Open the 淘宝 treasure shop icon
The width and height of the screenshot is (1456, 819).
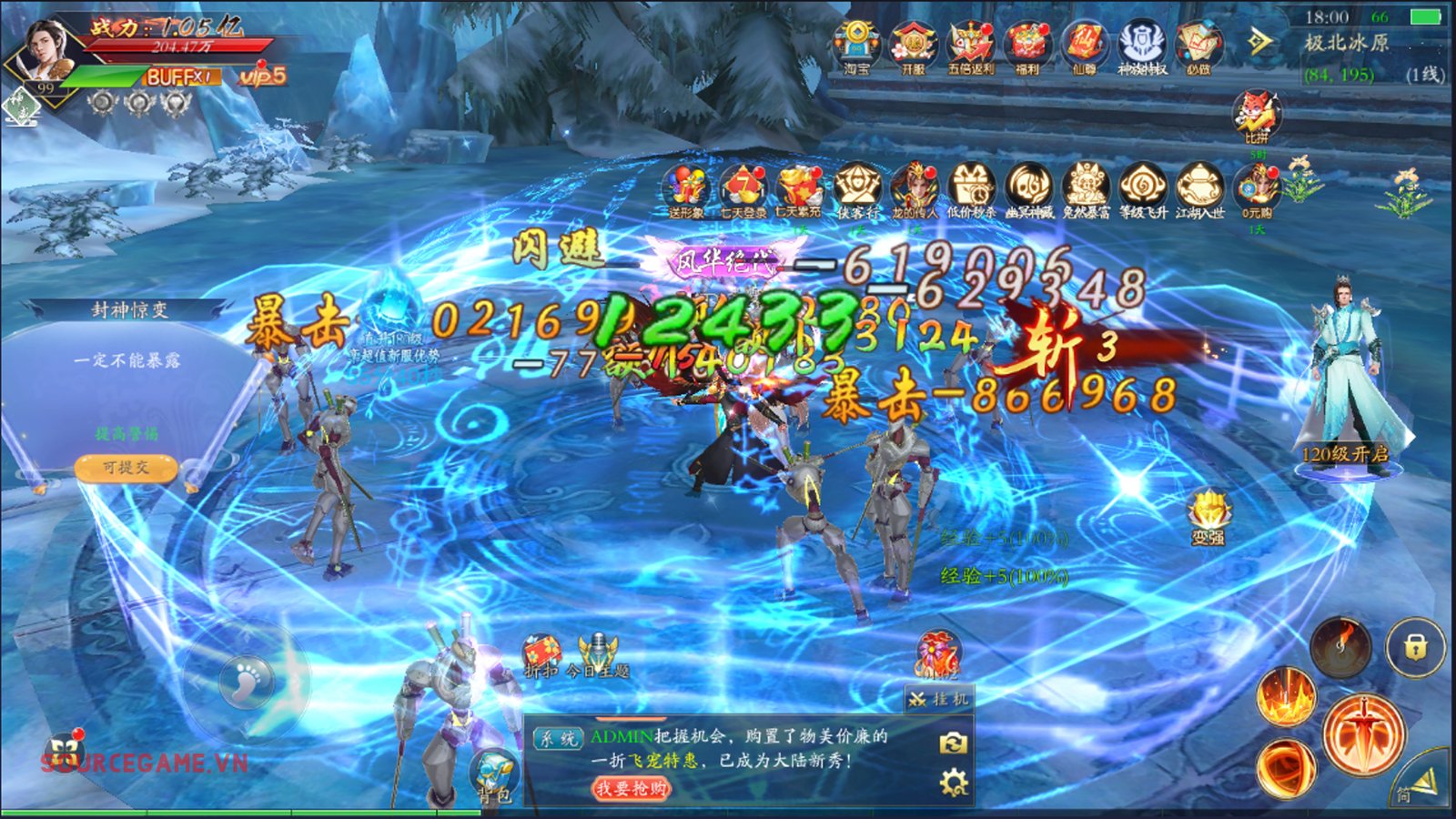pos(856,45)
